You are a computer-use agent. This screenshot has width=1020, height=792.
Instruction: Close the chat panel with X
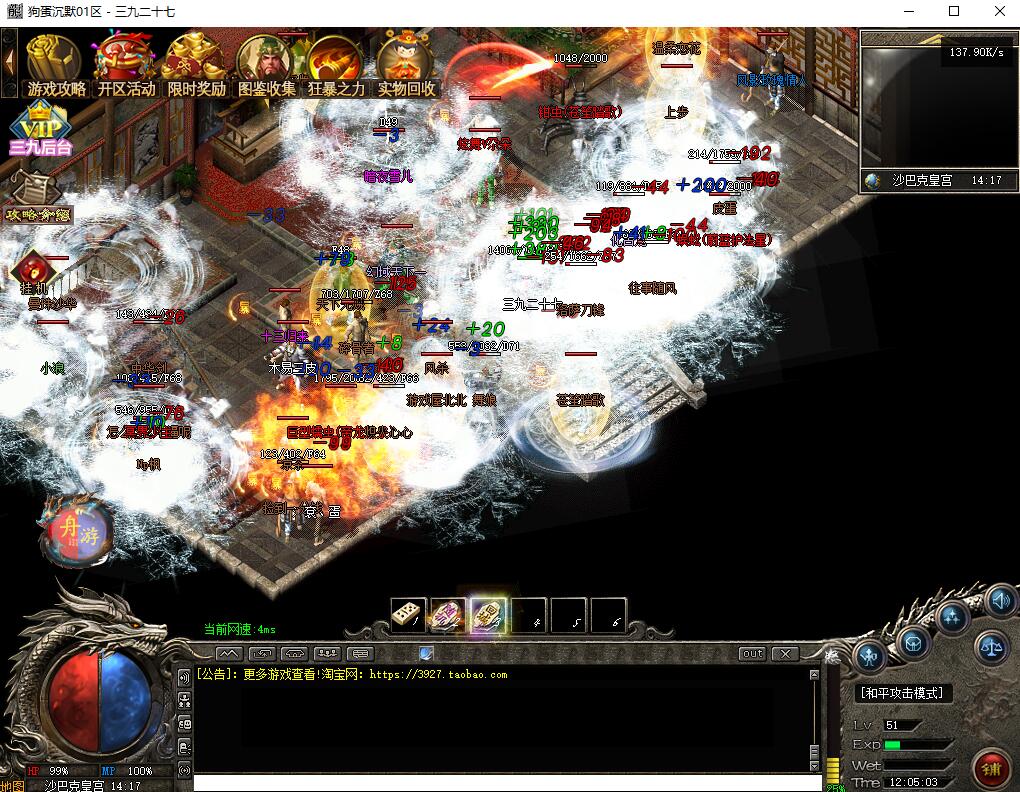click(x=785, y=653)
